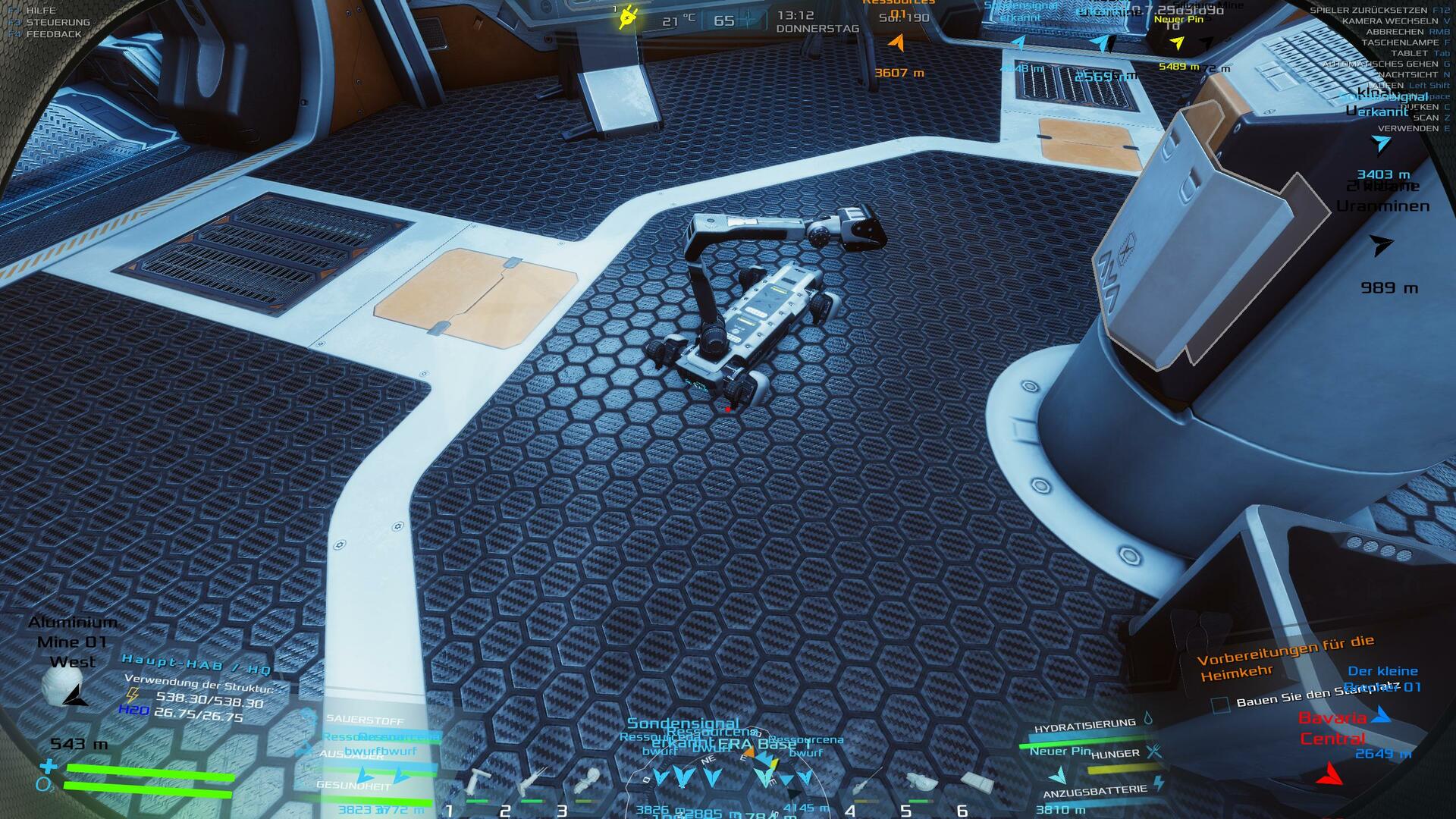Click the hydration water drop icon

tap(1147, 717)
